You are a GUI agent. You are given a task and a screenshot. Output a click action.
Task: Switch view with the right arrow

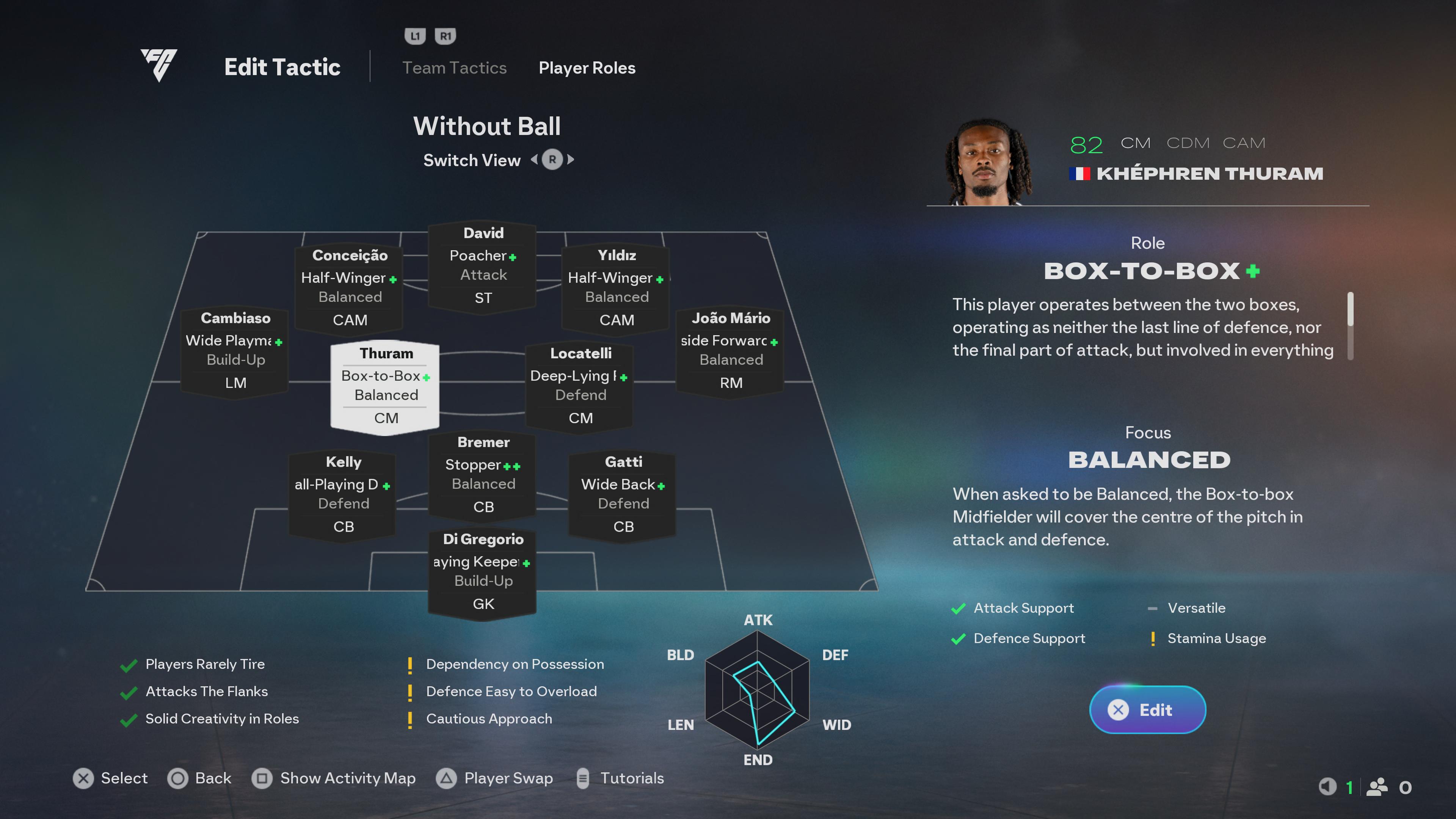pos(571,160)
